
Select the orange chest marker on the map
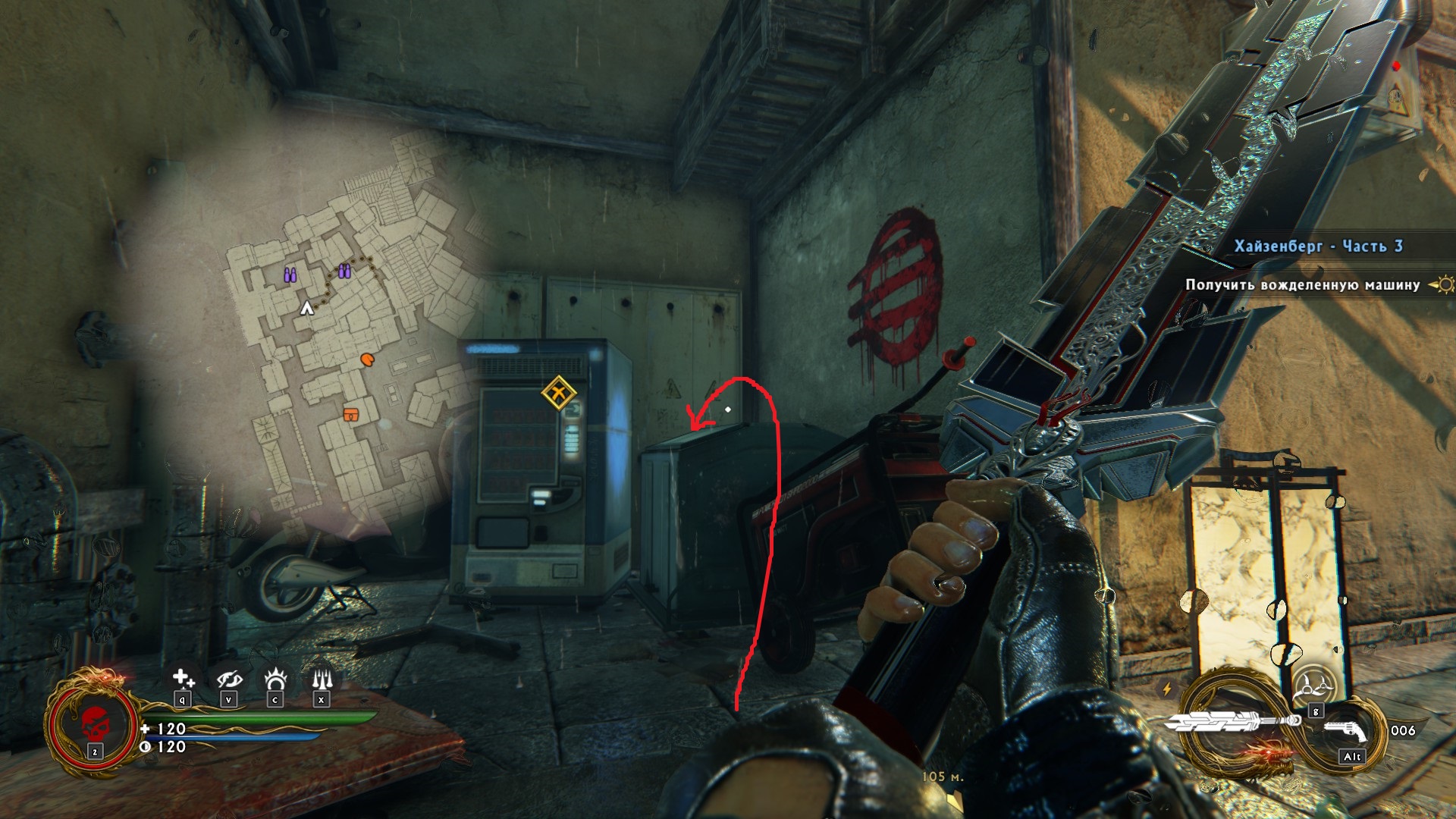point(350,414)
